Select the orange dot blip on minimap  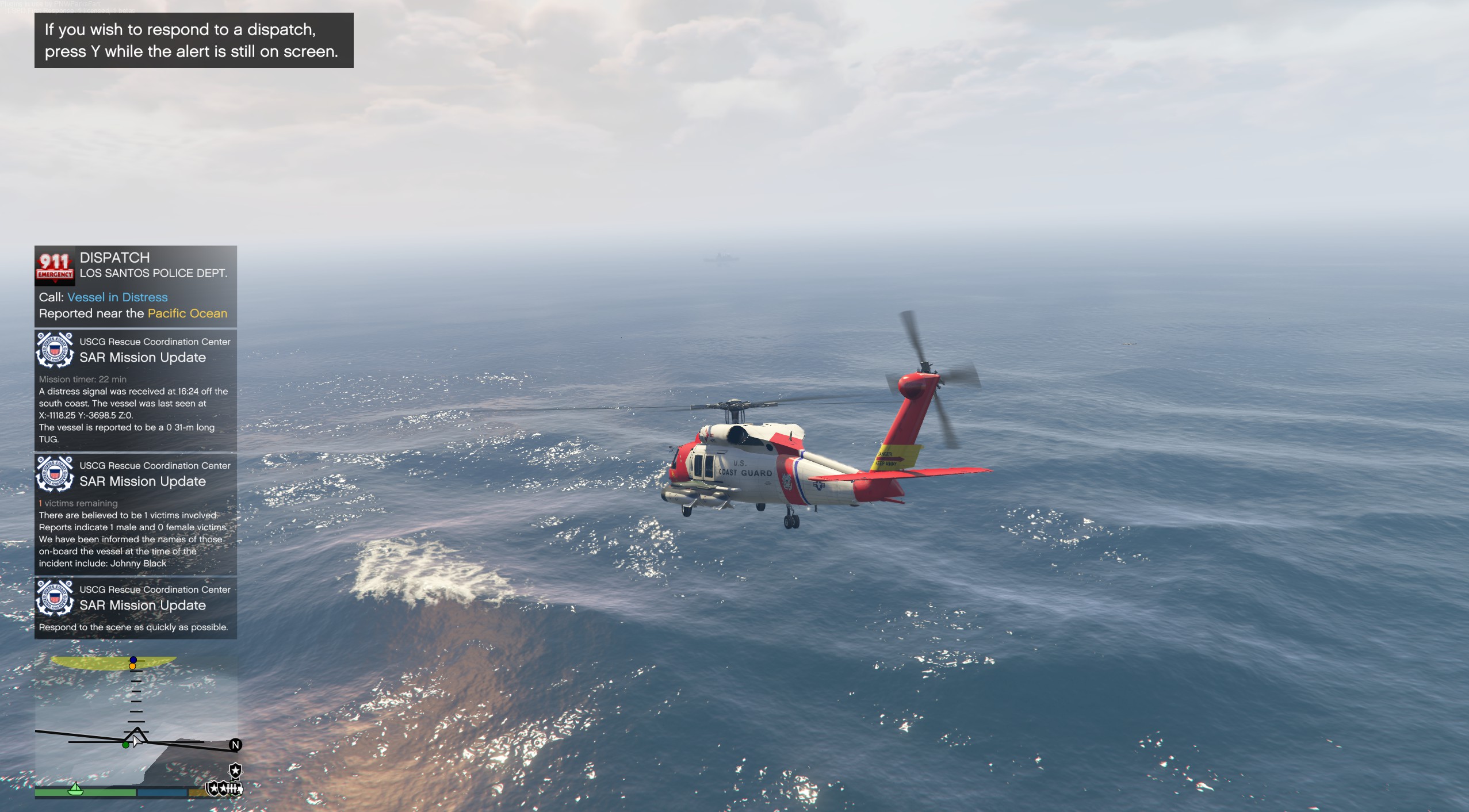point(133,667)
